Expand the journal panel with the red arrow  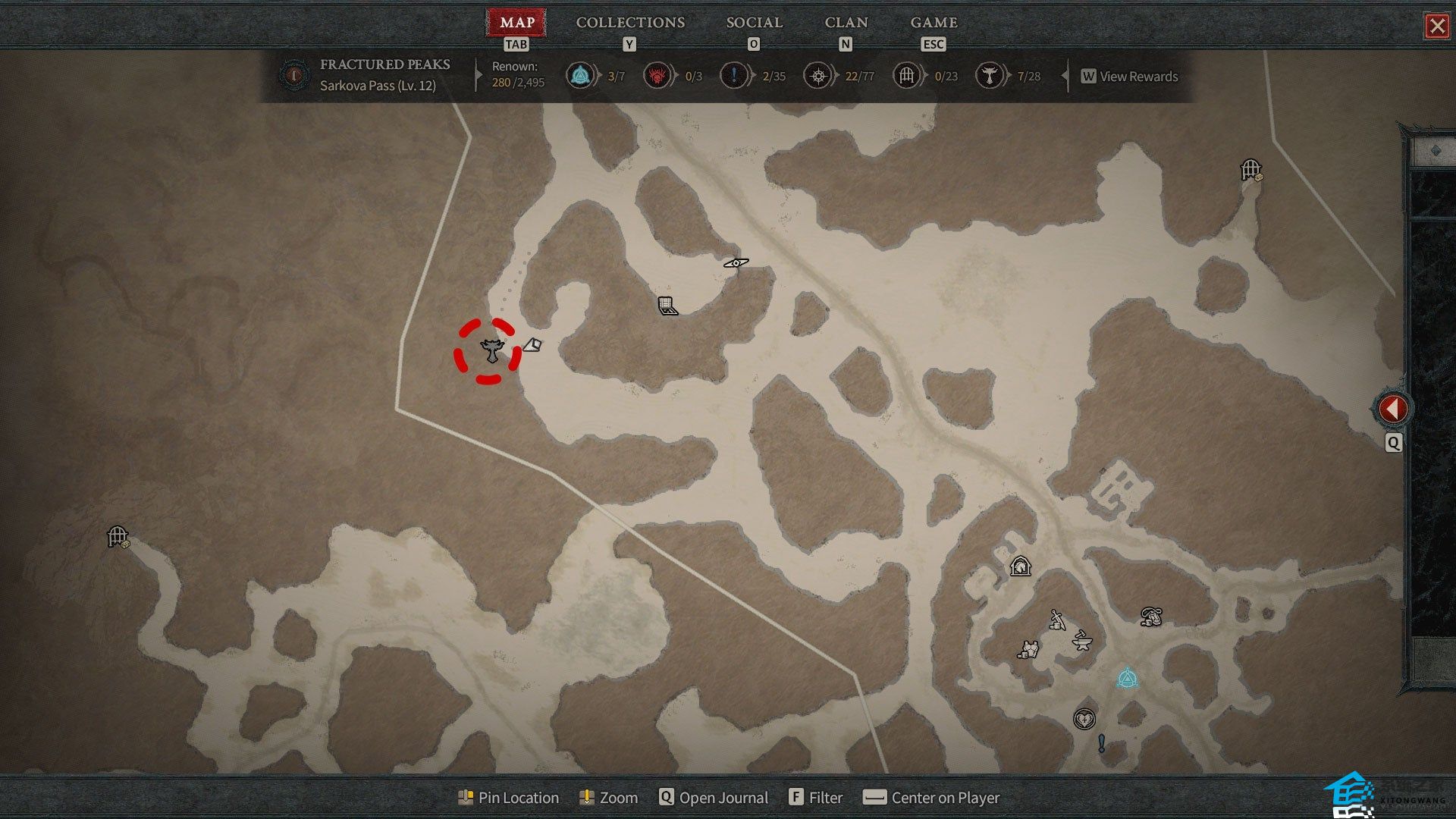(1392, 409)
